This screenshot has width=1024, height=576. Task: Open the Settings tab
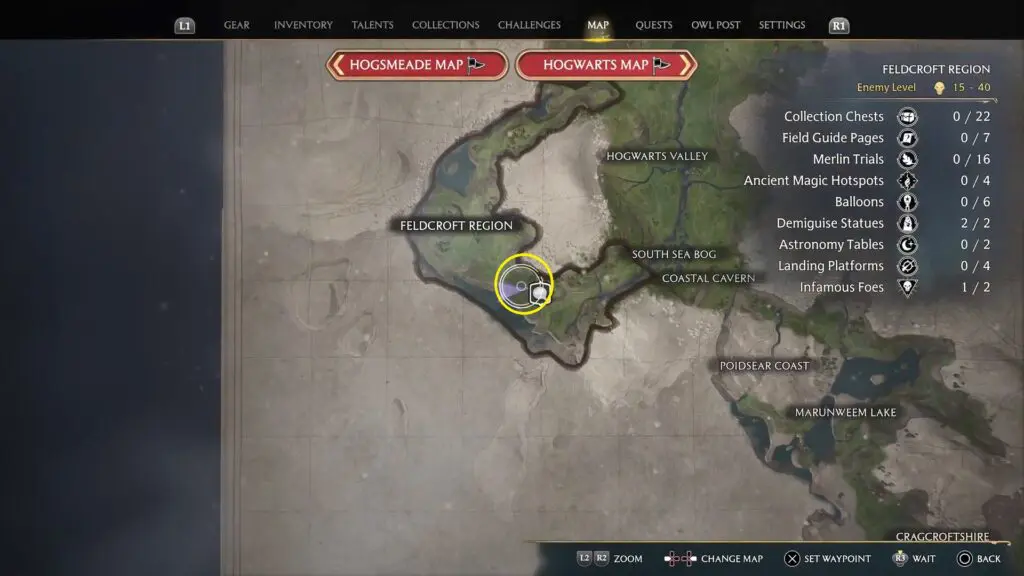782,25
